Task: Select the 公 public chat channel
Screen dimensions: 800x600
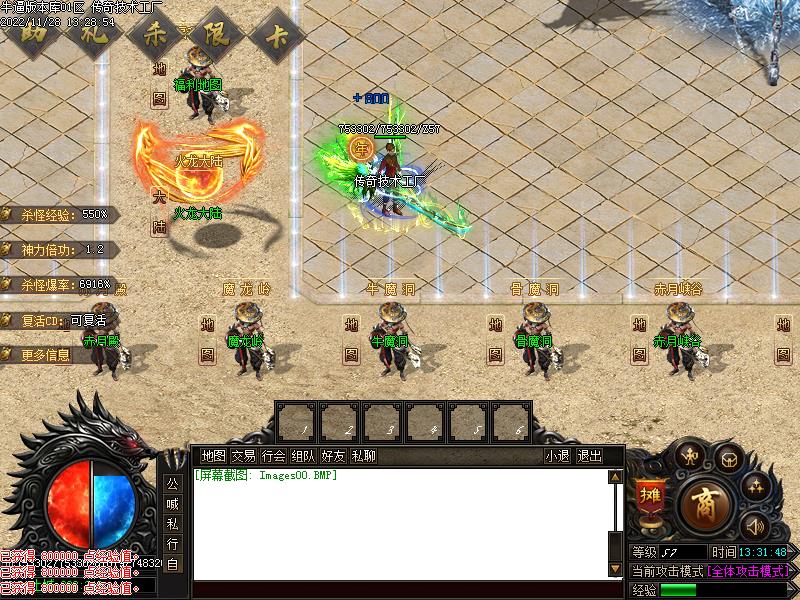Action: [173, 482]
